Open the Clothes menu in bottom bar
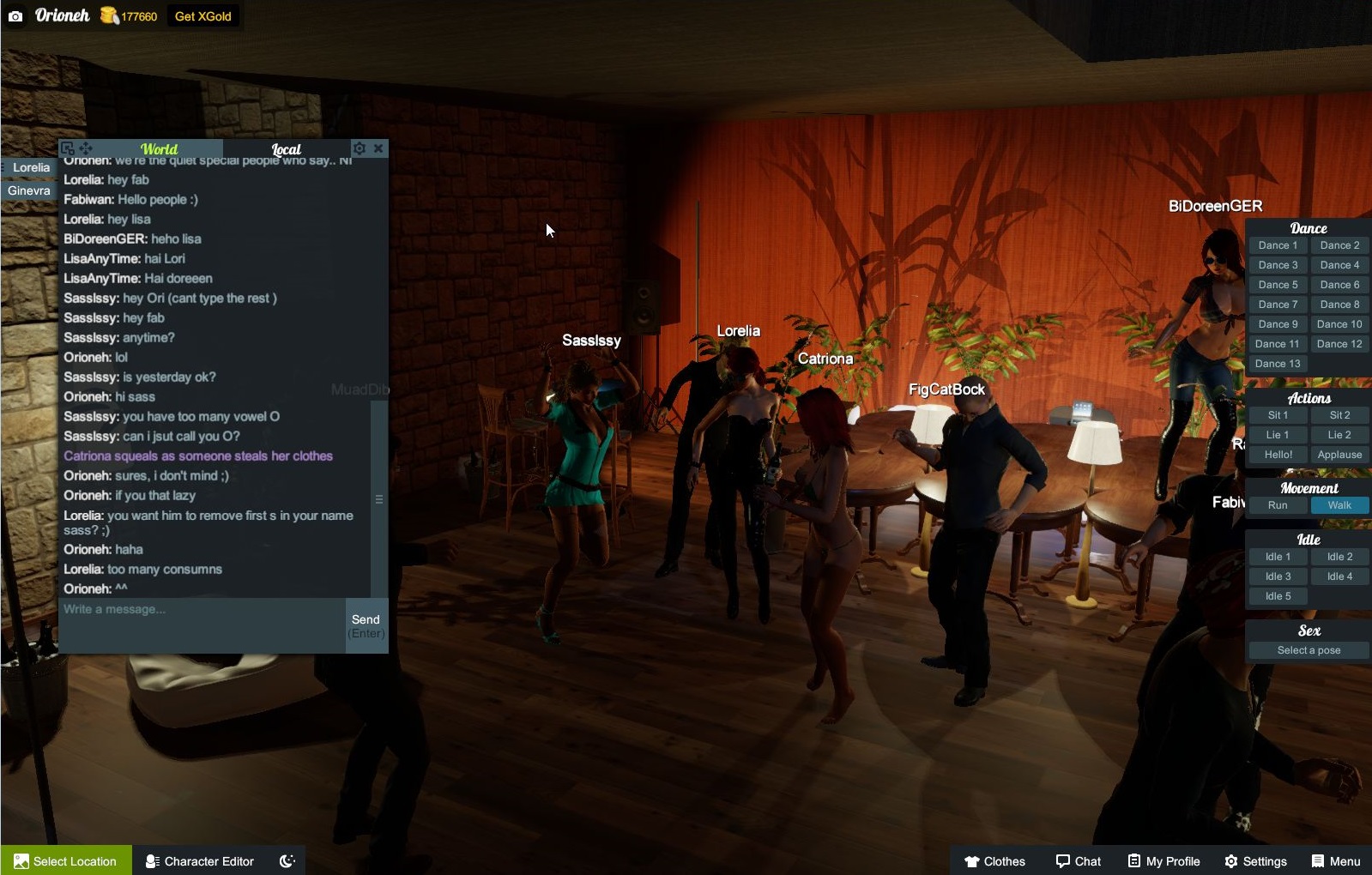This screenshot has width=1372, height=875. pos(996,860)
